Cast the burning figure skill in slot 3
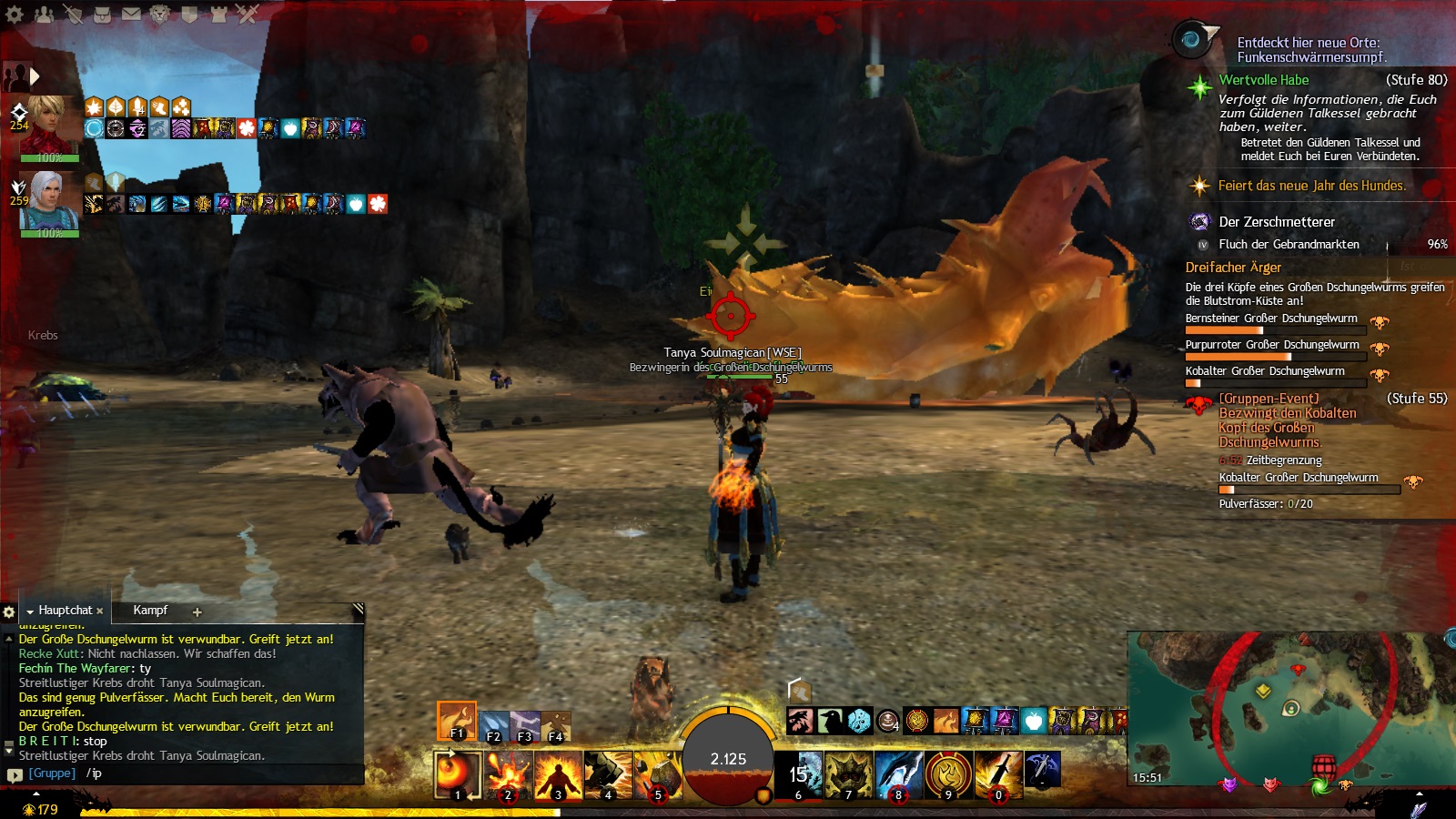 tap(558, 774)
